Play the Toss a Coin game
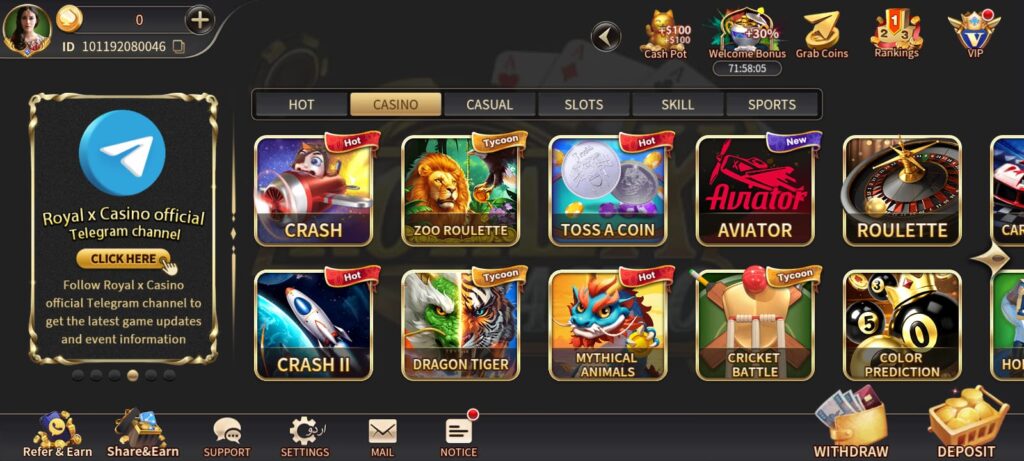The height and width of the screenshot is (461, 1024). pos(608,191)
